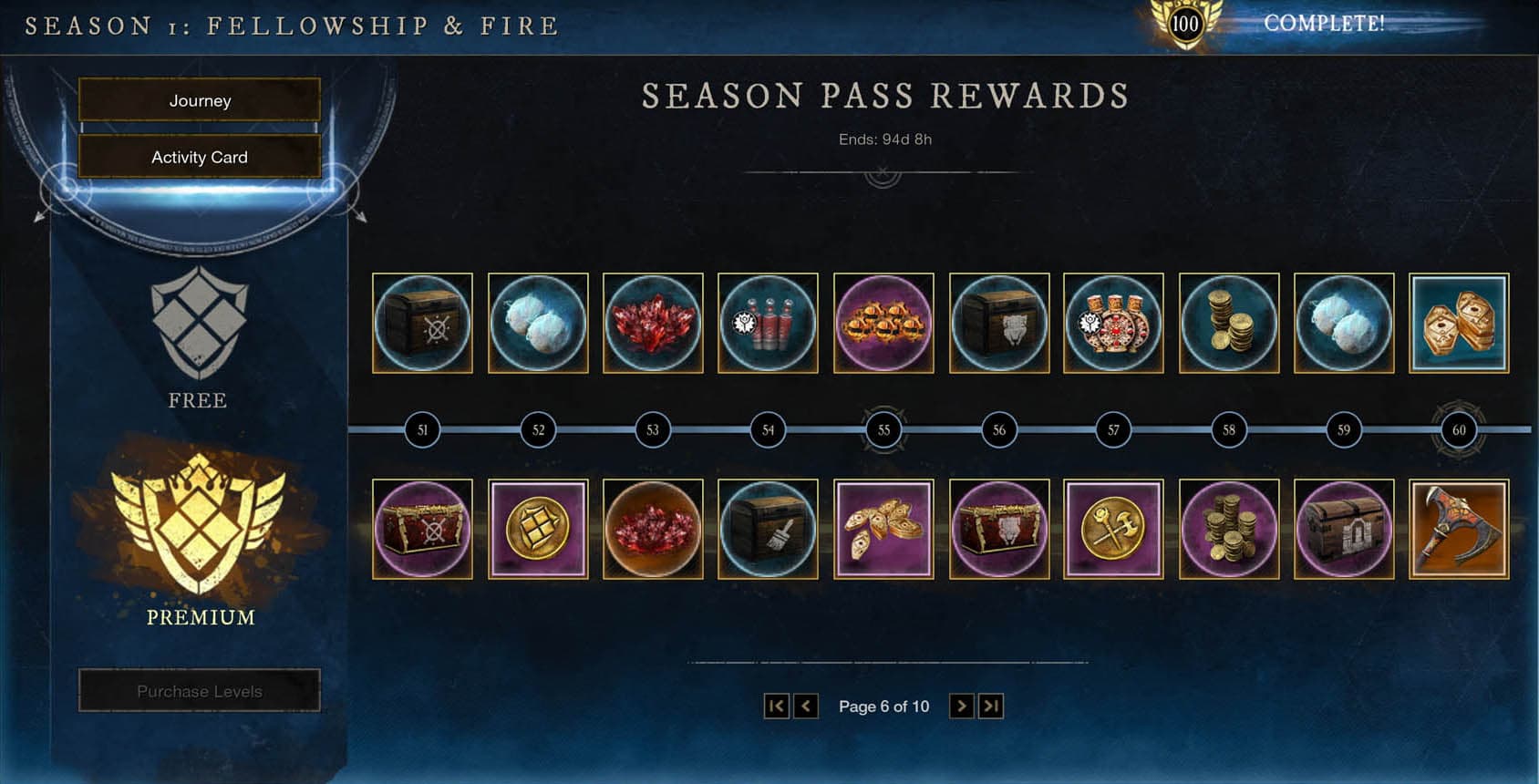
Task: Open the Journey tab
Action: coord(199,100)
